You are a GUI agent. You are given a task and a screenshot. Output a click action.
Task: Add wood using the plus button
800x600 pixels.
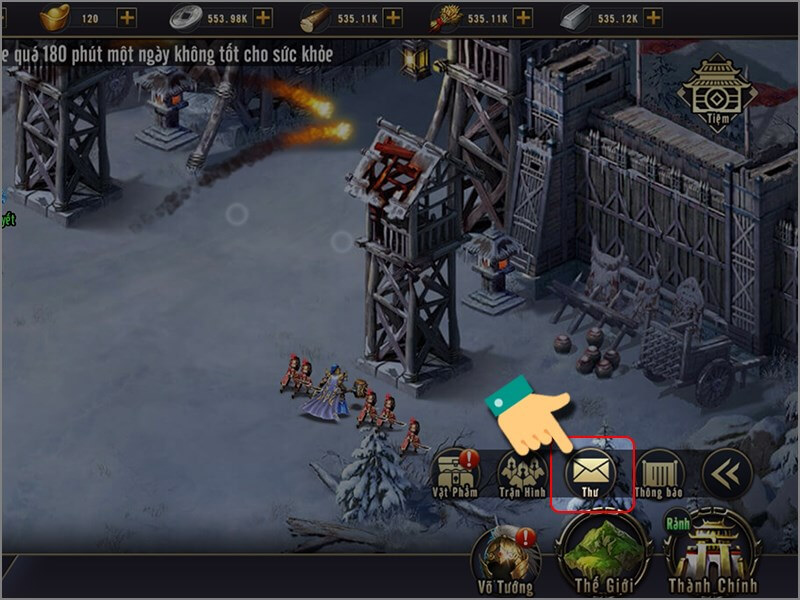tap(393, 17)
